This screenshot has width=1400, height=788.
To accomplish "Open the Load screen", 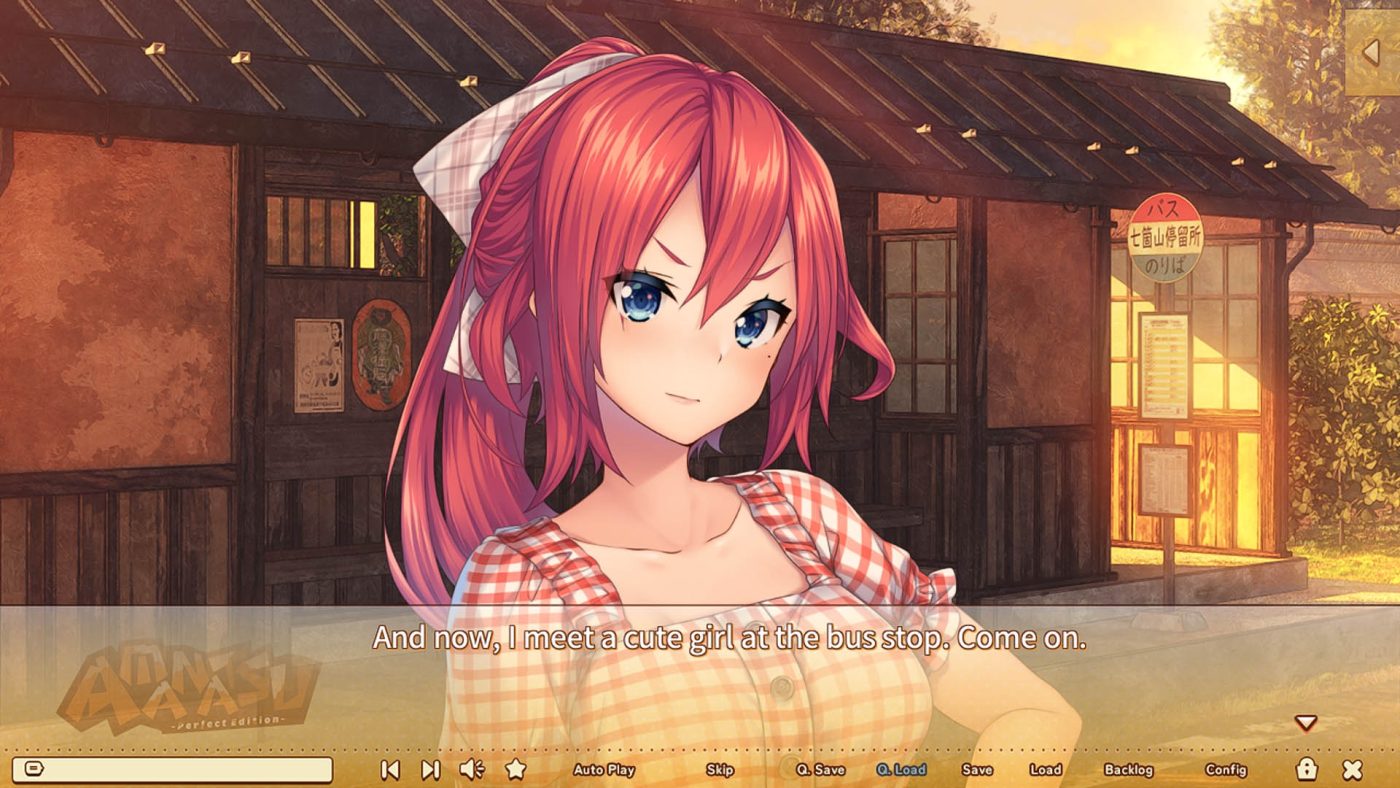I will point(1044,771).
